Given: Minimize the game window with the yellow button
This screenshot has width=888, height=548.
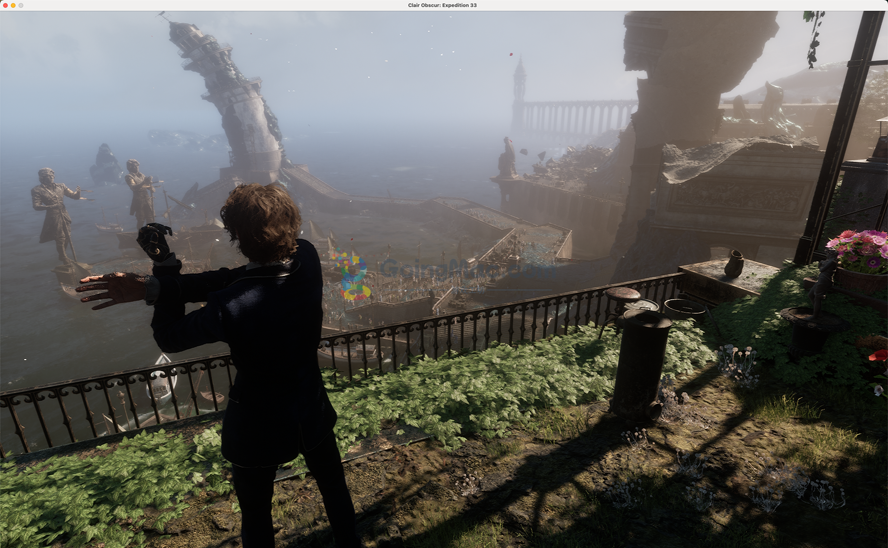Looking at the screenshot, I should click(13, 5).
